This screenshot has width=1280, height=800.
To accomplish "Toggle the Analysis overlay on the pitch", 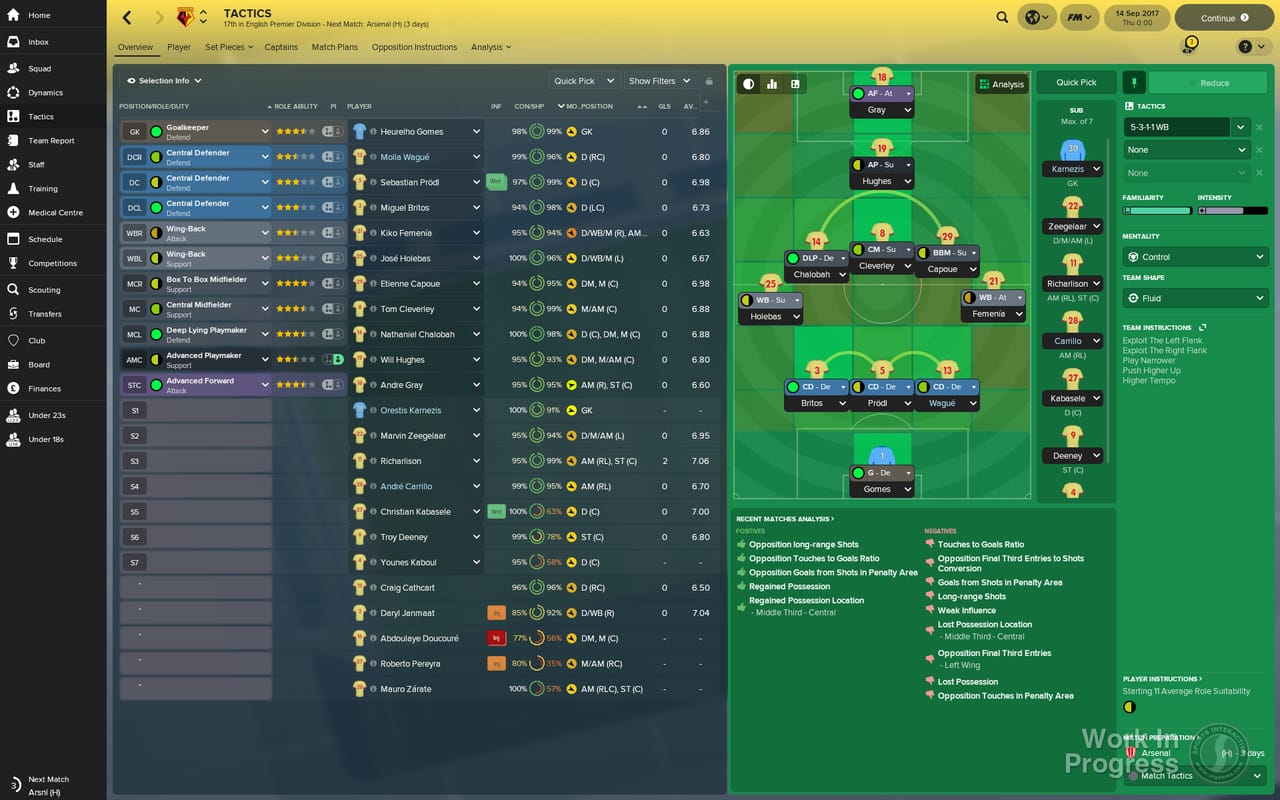I will tap(1000, 84).
